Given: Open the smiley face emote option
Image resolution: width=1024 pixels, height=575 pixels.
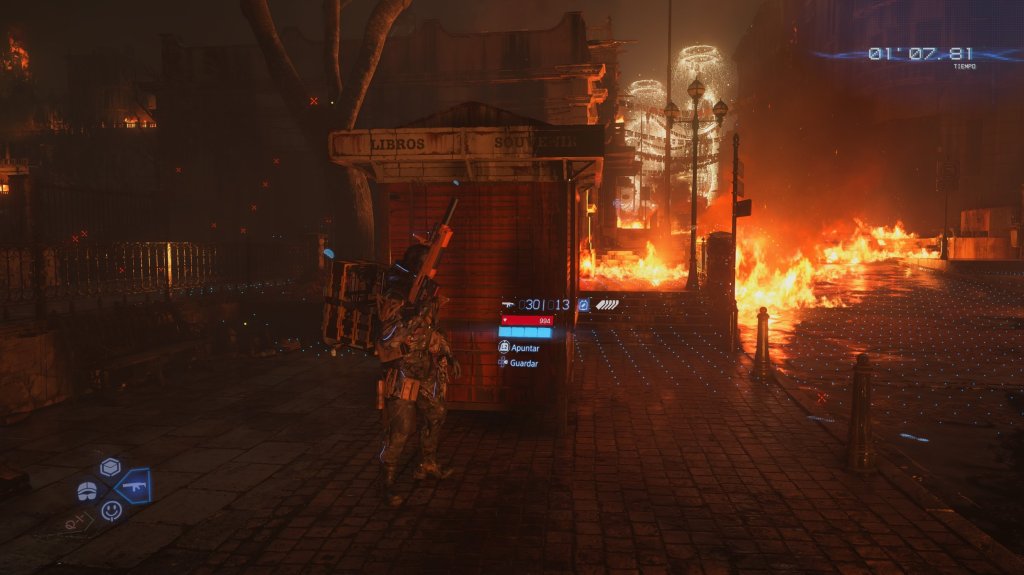Looking at the screenshot, I should click(x=111, y=510).
